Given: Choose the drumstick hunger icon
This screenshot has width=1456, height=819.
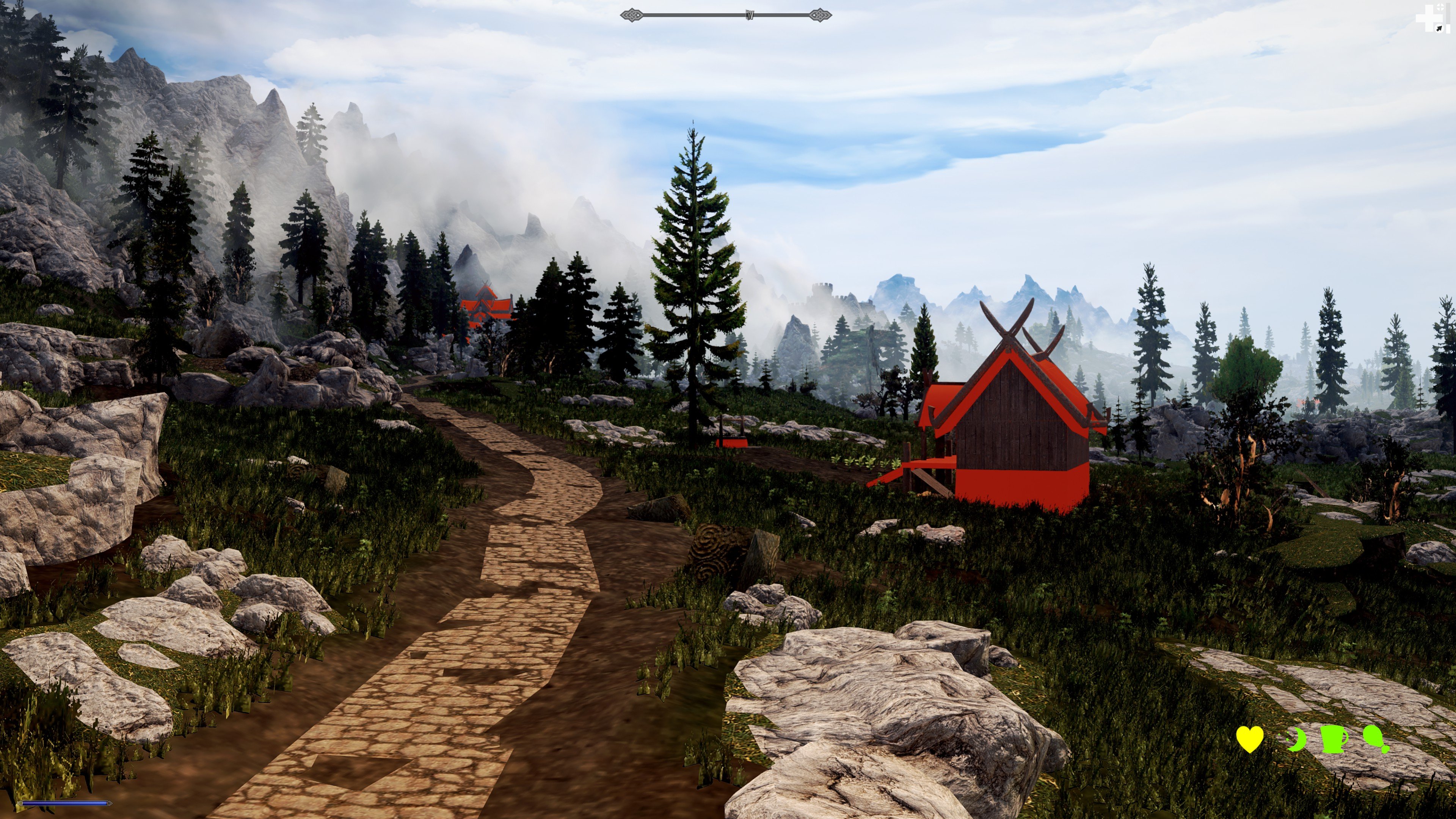Looking at the screenshot, I should pyautogui.click(x=1376, y=739).
